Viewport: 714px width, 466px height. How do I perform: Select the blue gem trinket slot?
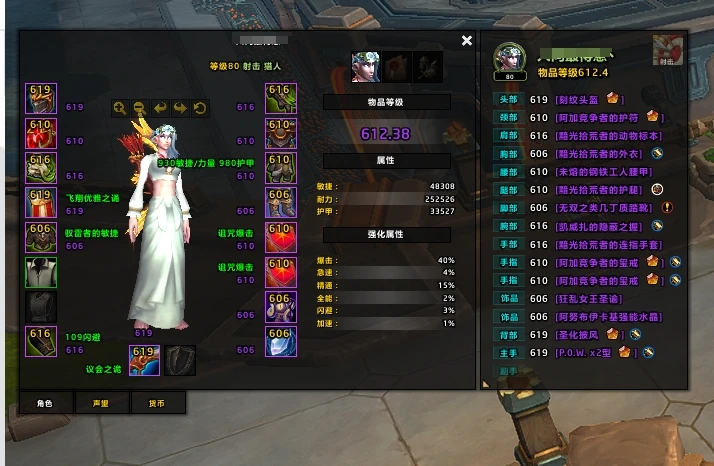(280, 342)
